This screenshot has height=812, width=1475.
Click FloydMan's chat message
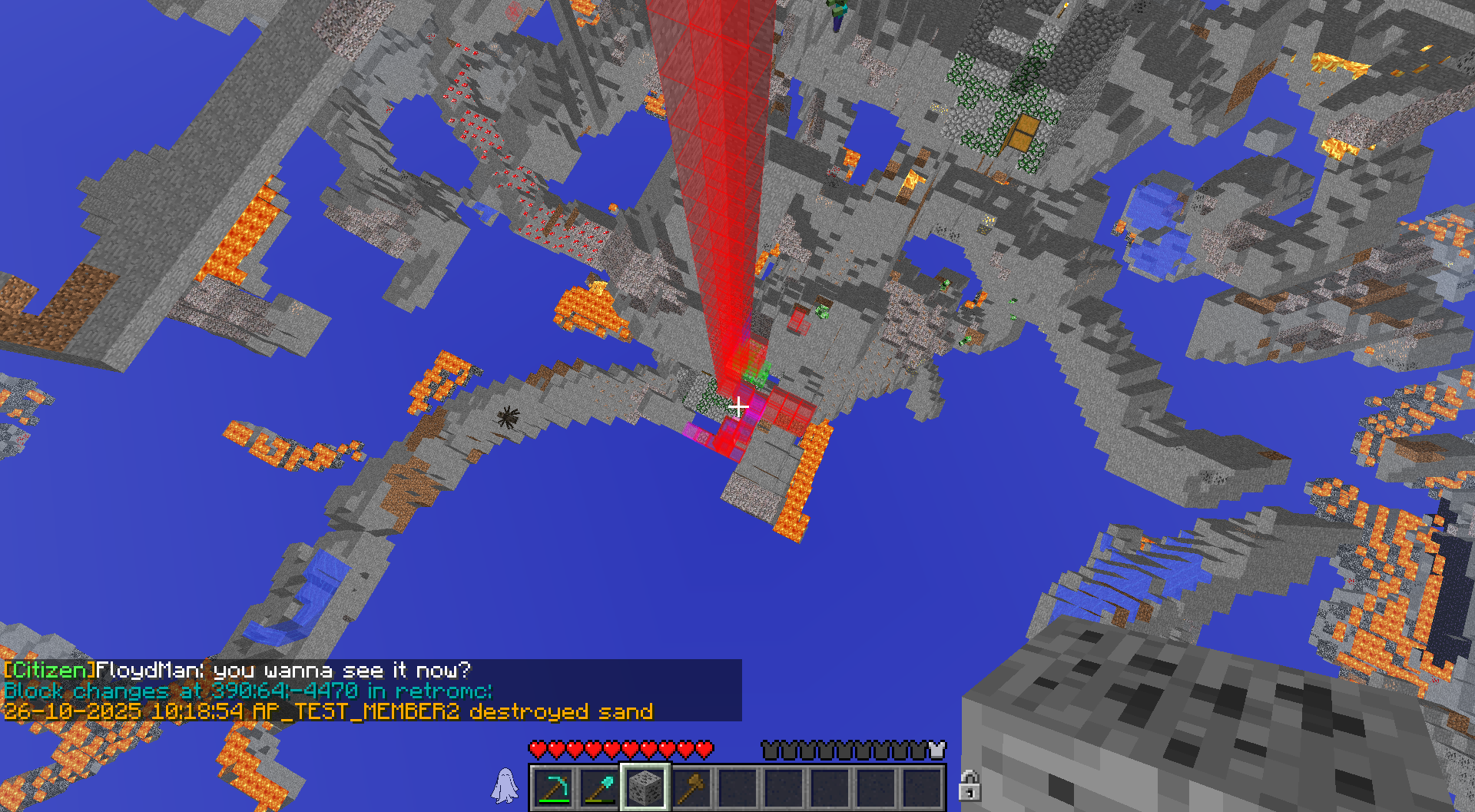[238, 670]
